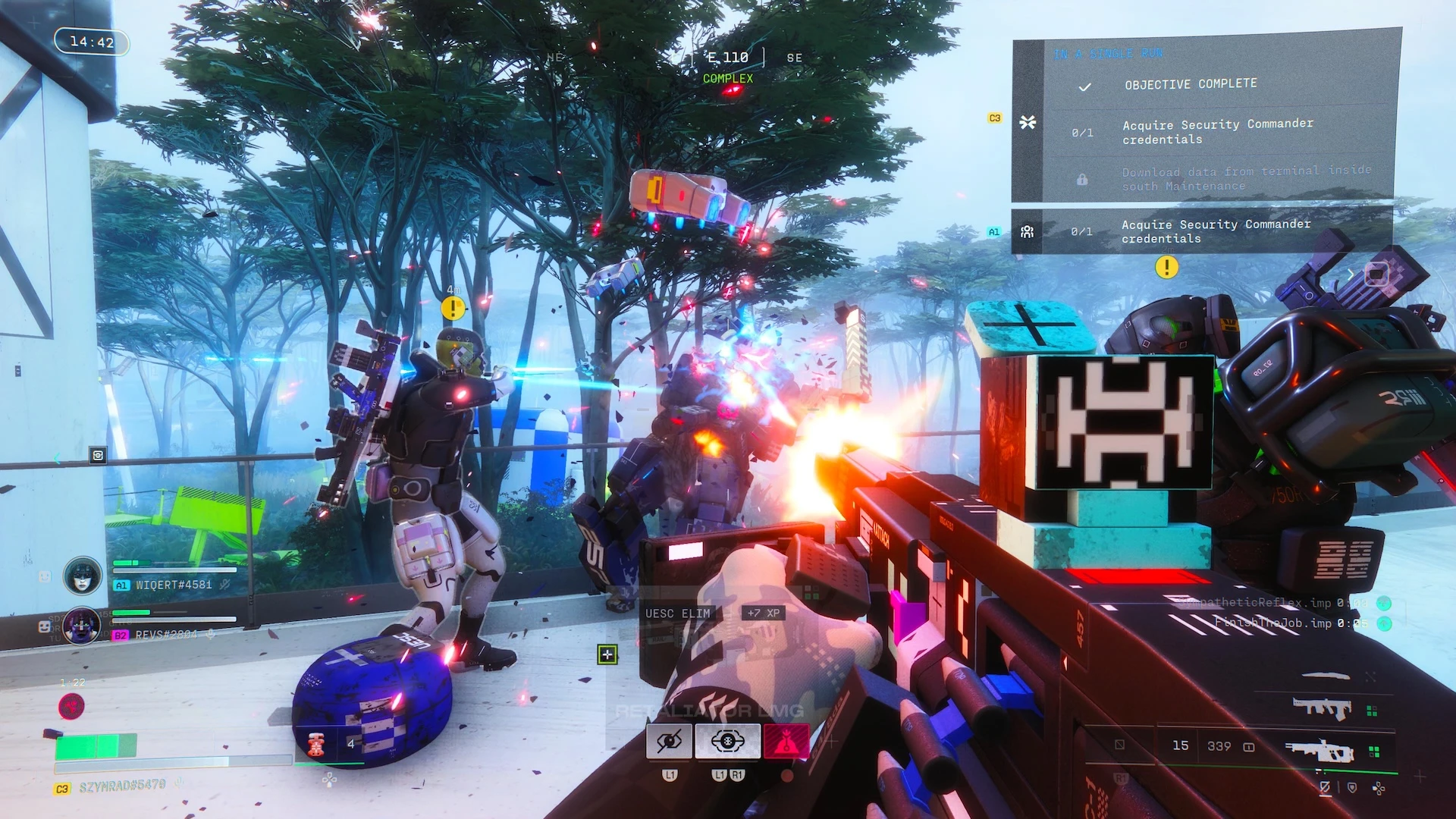Screen dimensions: 1456x819
Task: Click REVS#2804's squad portrait
Action: click(82, 626)
